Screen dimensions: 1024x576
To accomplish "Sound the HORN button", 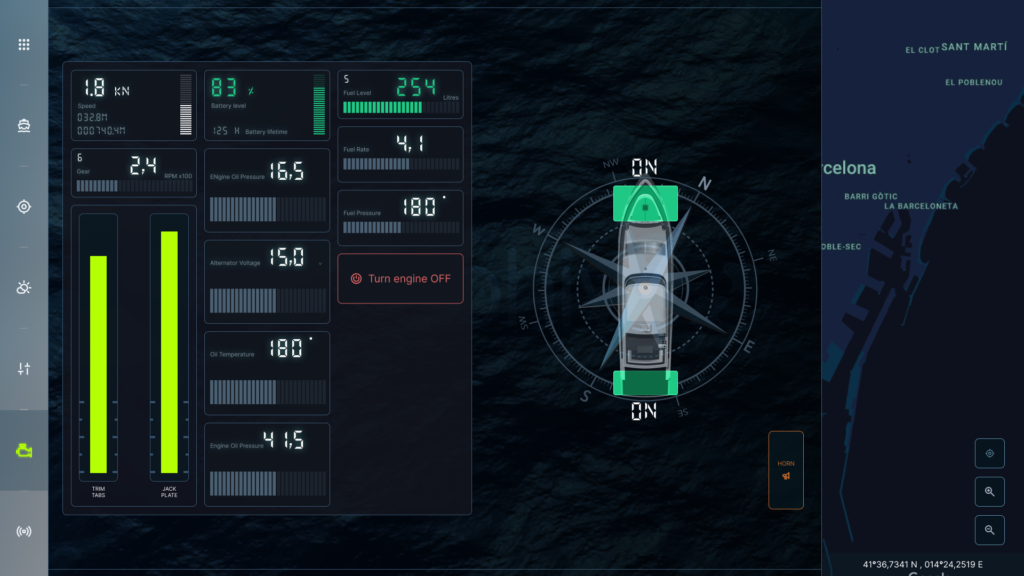I will click(785, 470).
